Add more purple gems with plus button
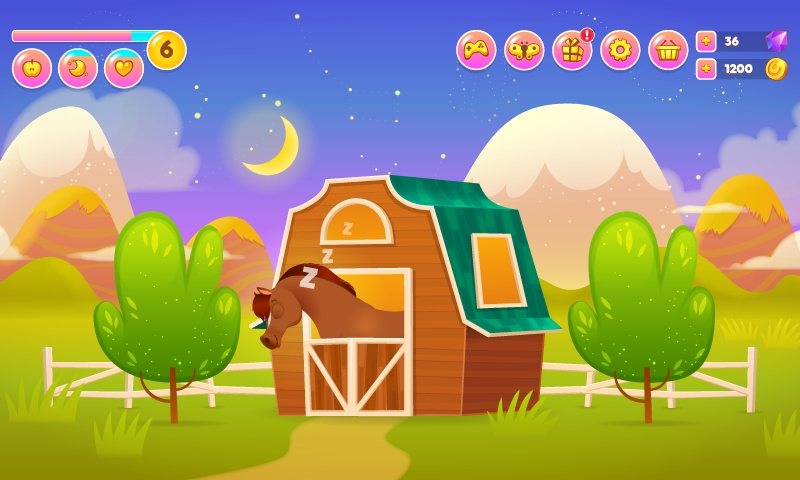800x480 pixels. (x=706, y=41)
